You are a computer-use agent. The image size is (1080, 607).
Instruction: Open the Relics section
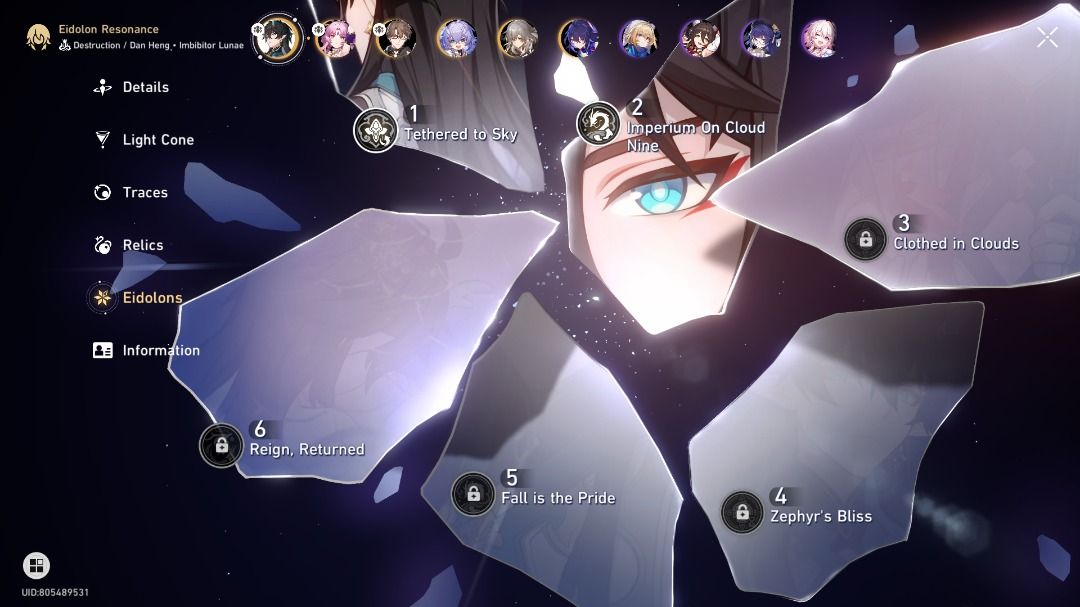click(142, 245)
